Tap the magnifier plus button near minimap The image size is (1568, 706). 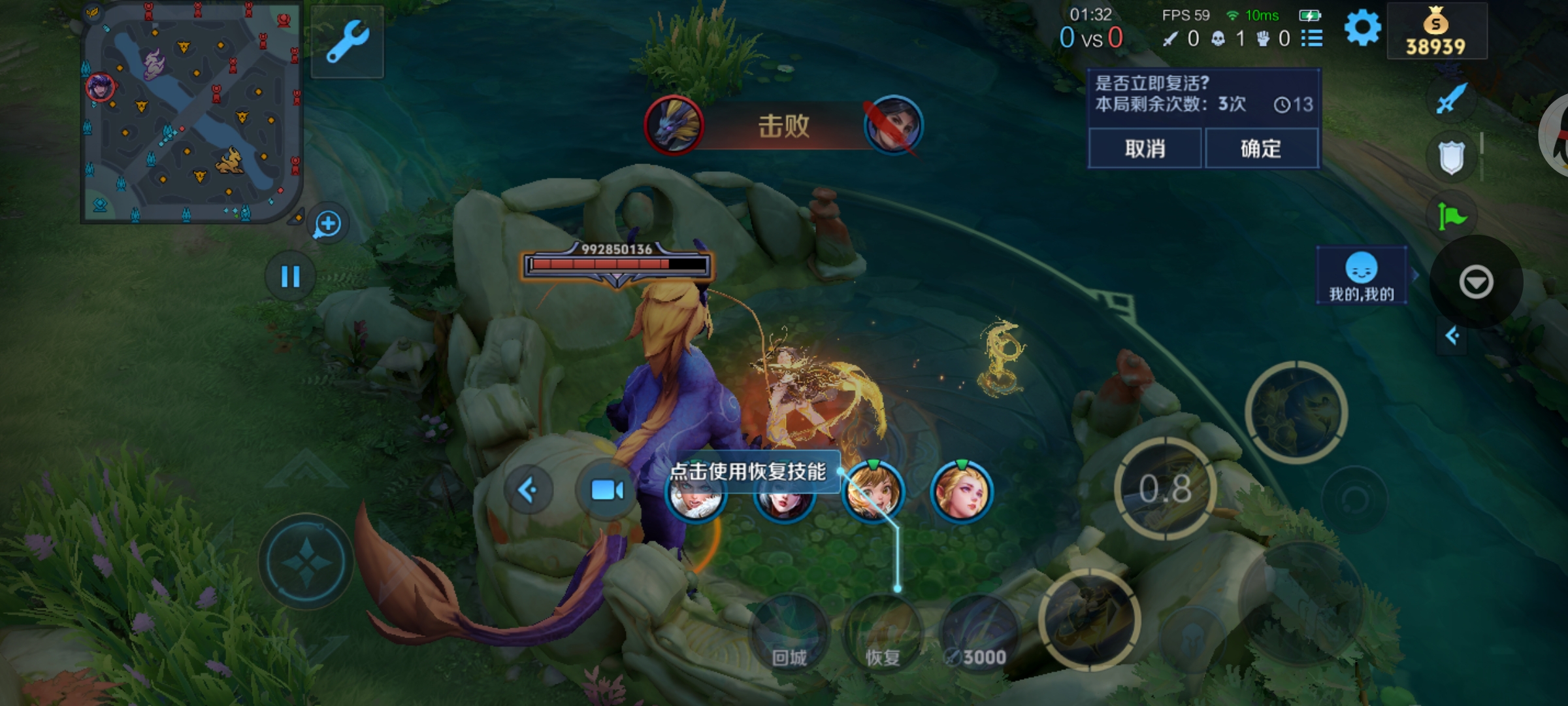coord(327,224)
